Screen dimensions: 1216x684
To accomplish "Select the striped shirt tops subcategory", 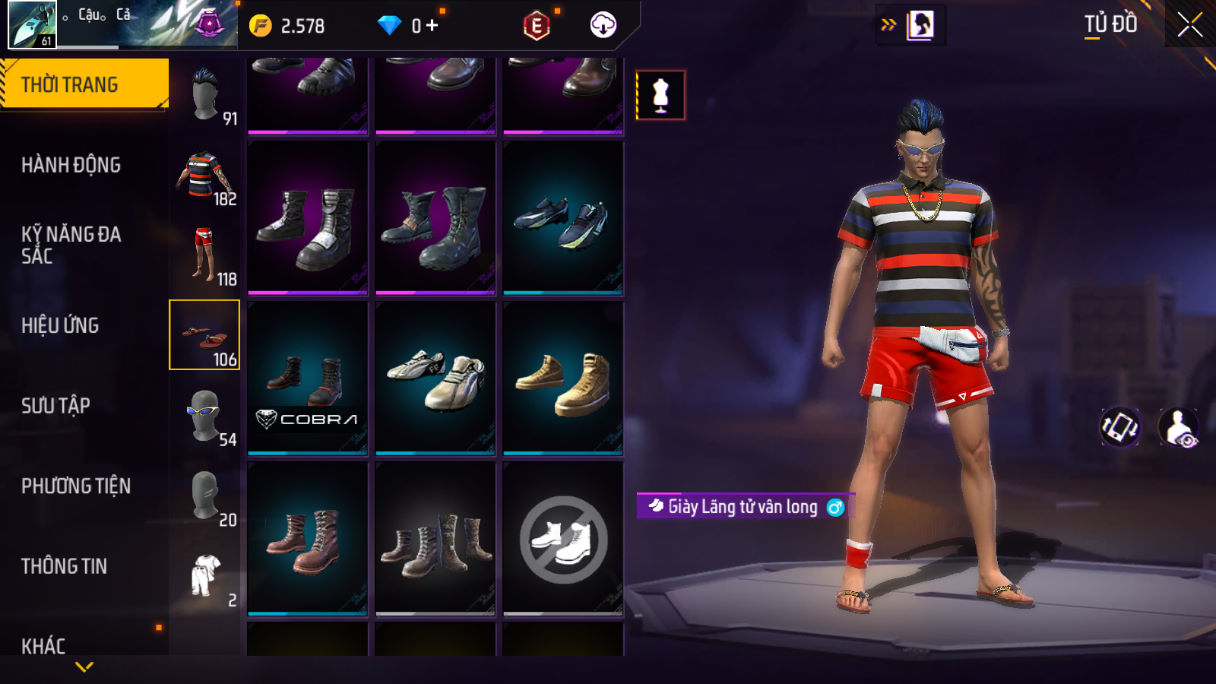I will pyautogui.click(x=205, y=176).
